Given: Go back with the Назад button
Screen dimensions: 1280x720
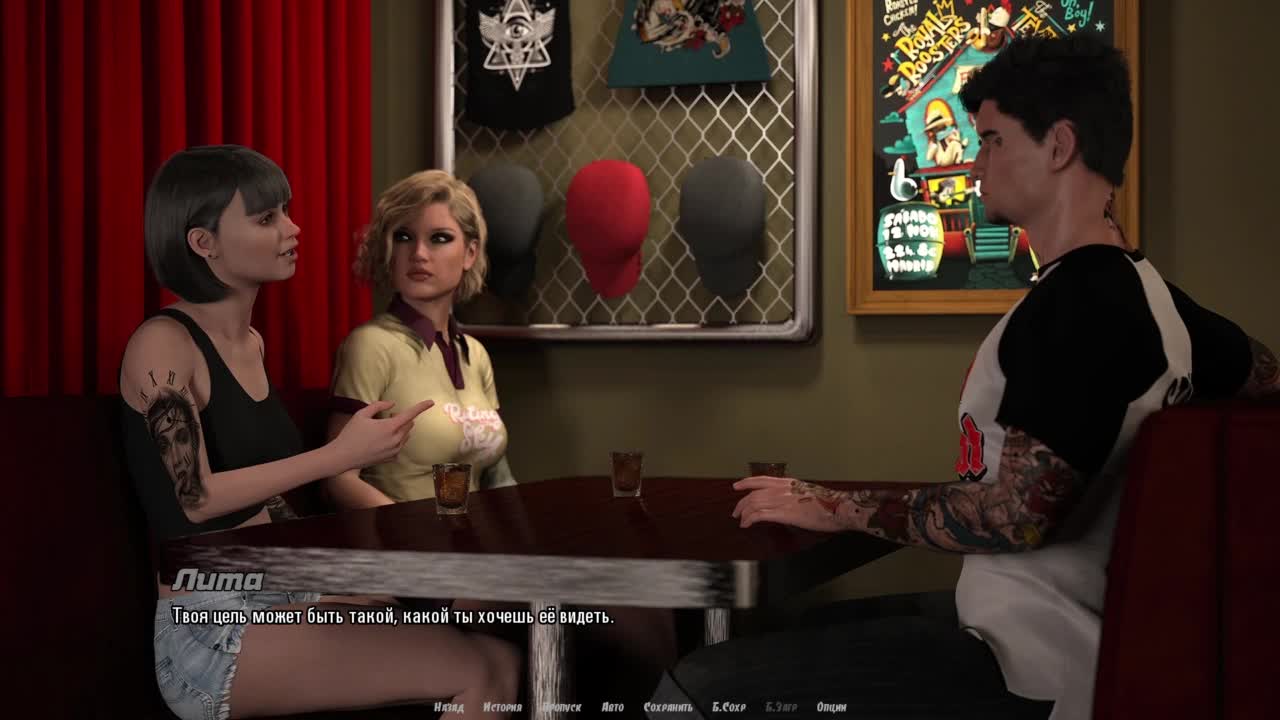Looking at the screenshot, I should [x=449, y=707].
